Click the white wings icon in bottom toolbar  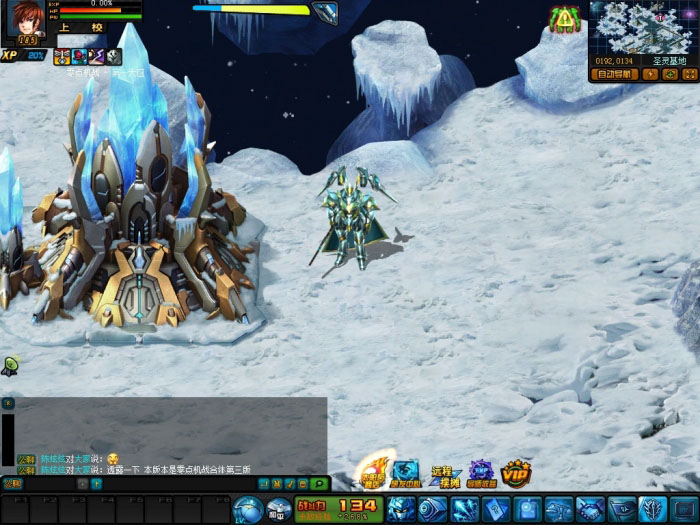point(652,509)
